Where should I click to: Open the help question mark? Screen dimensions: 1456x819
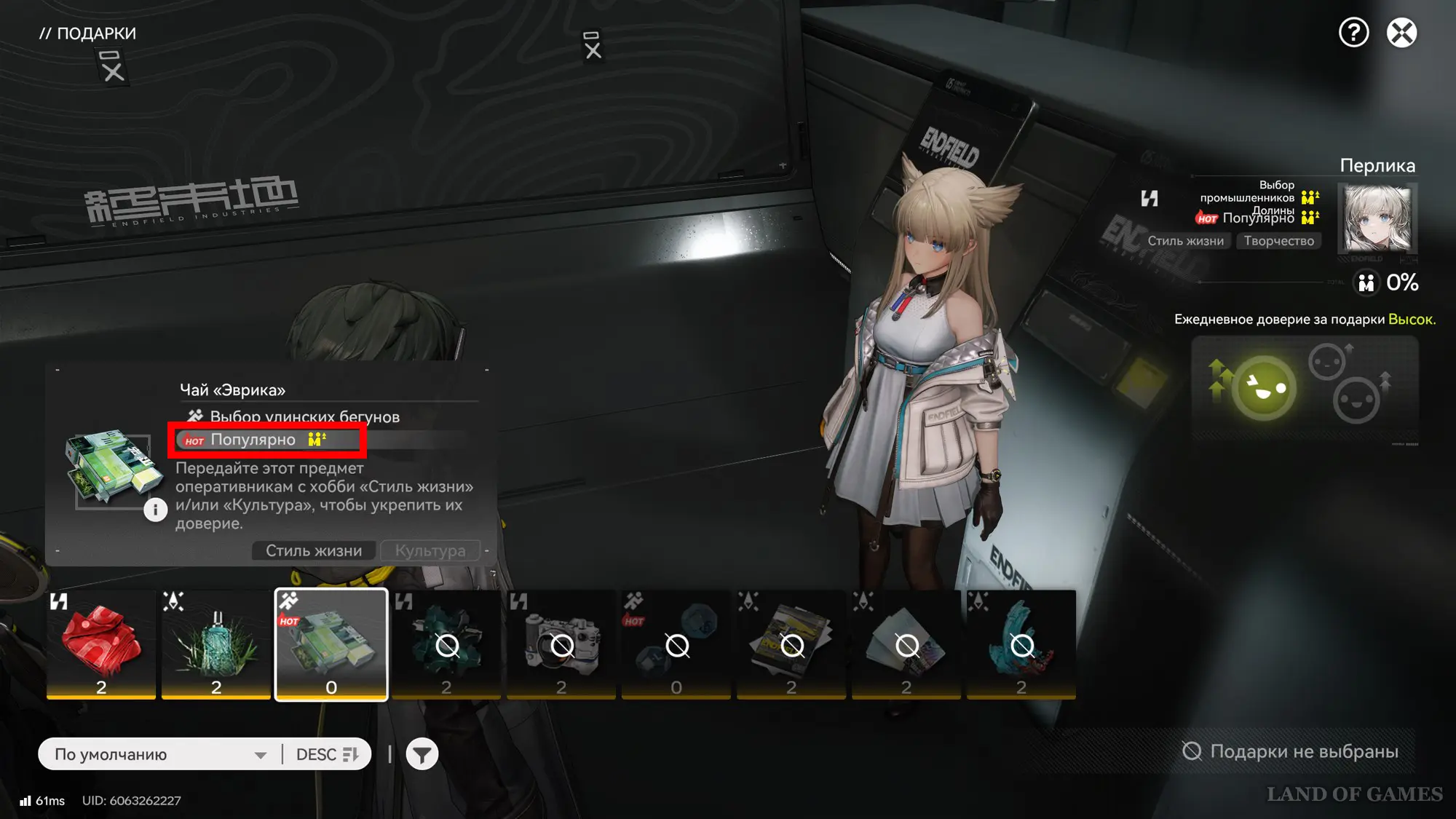(1353, 33)
